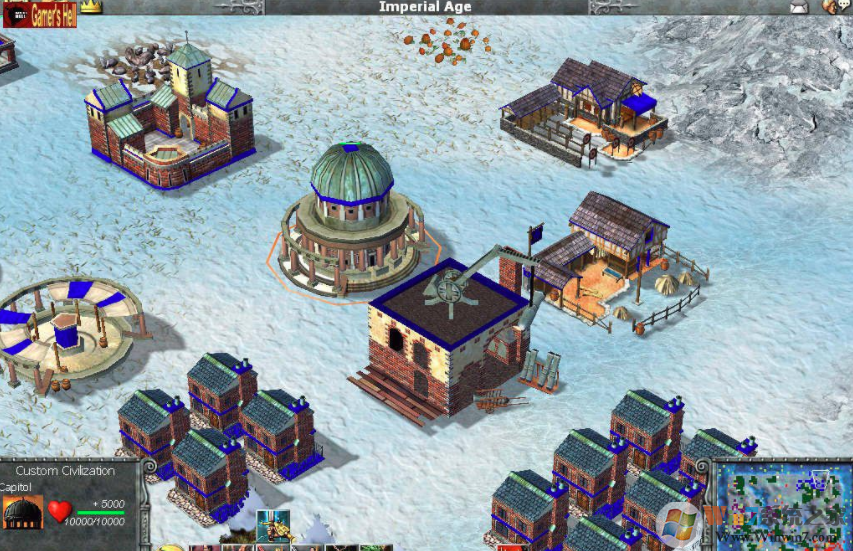Screen dimensions: 853x551
Task: Select the Capitol dome portrait
Action: point(23,512)
